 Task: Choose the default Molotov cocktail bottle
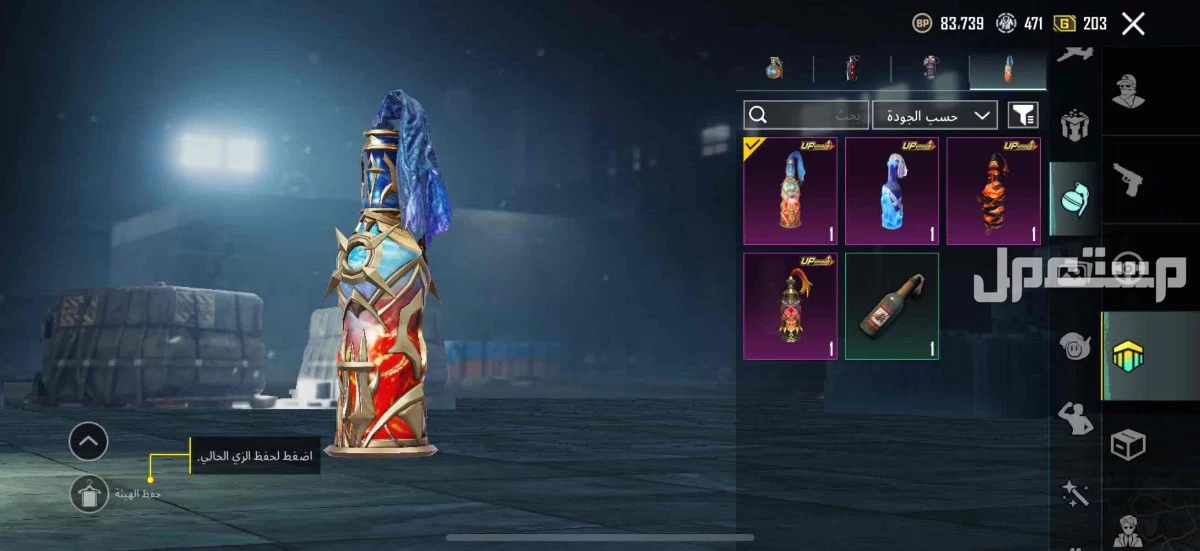coord(892,306)
